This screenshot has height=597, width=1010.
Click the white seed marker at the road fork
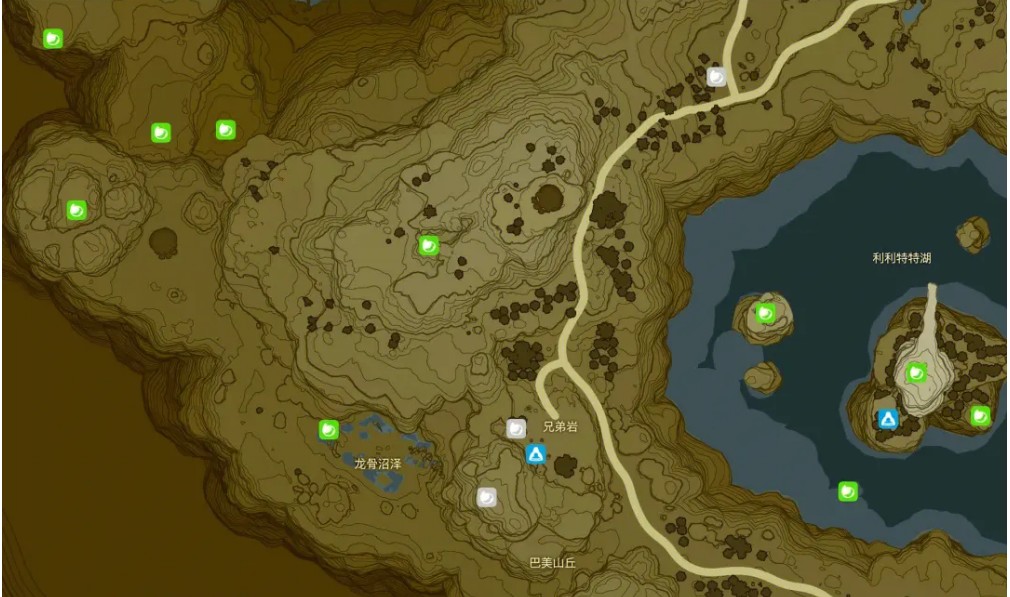coord(717,76)
